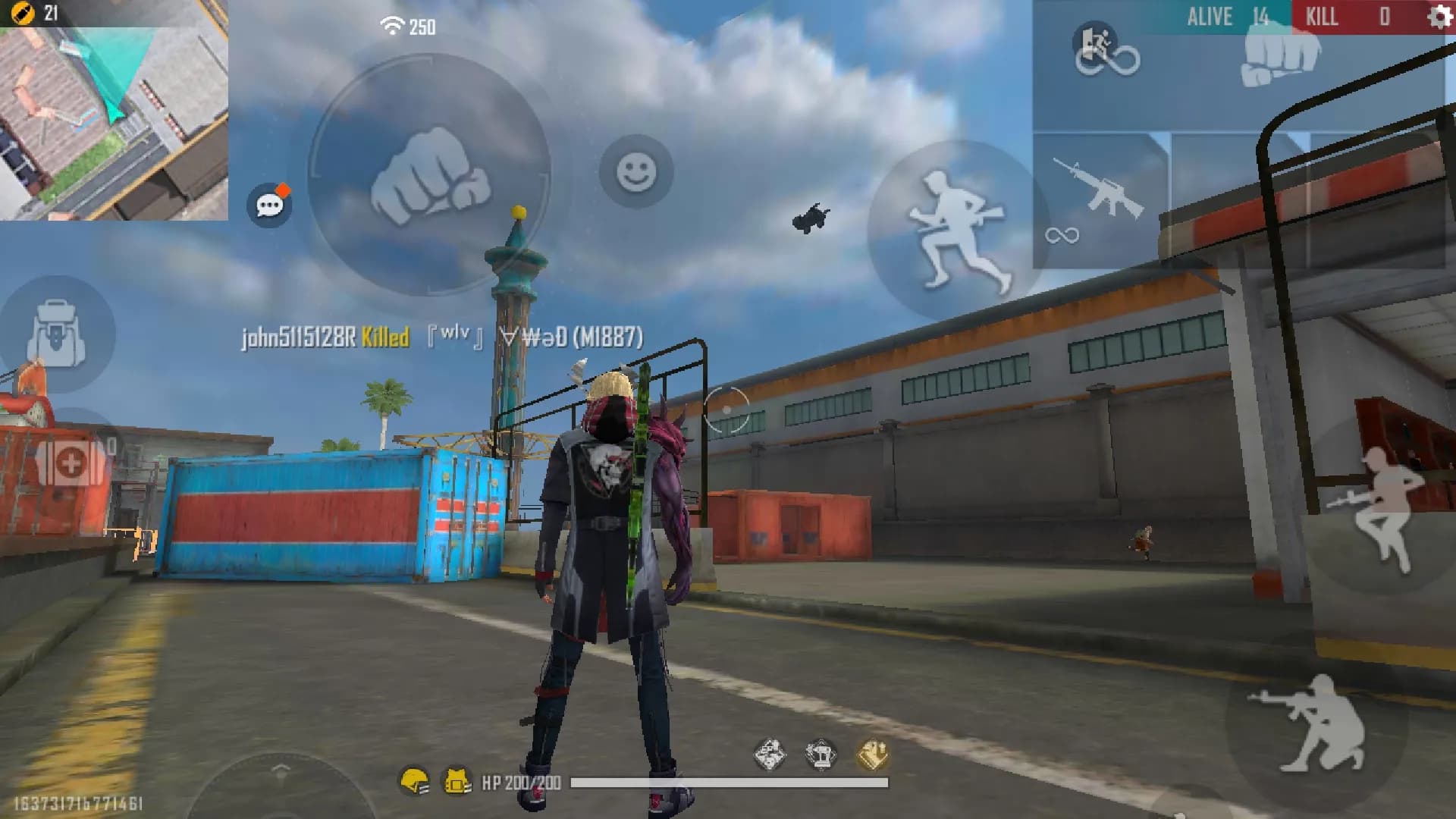The height and width of the screenshot is (819, 1456).
Task: Tap the vest armor status icon
Action: coord(457,781)
